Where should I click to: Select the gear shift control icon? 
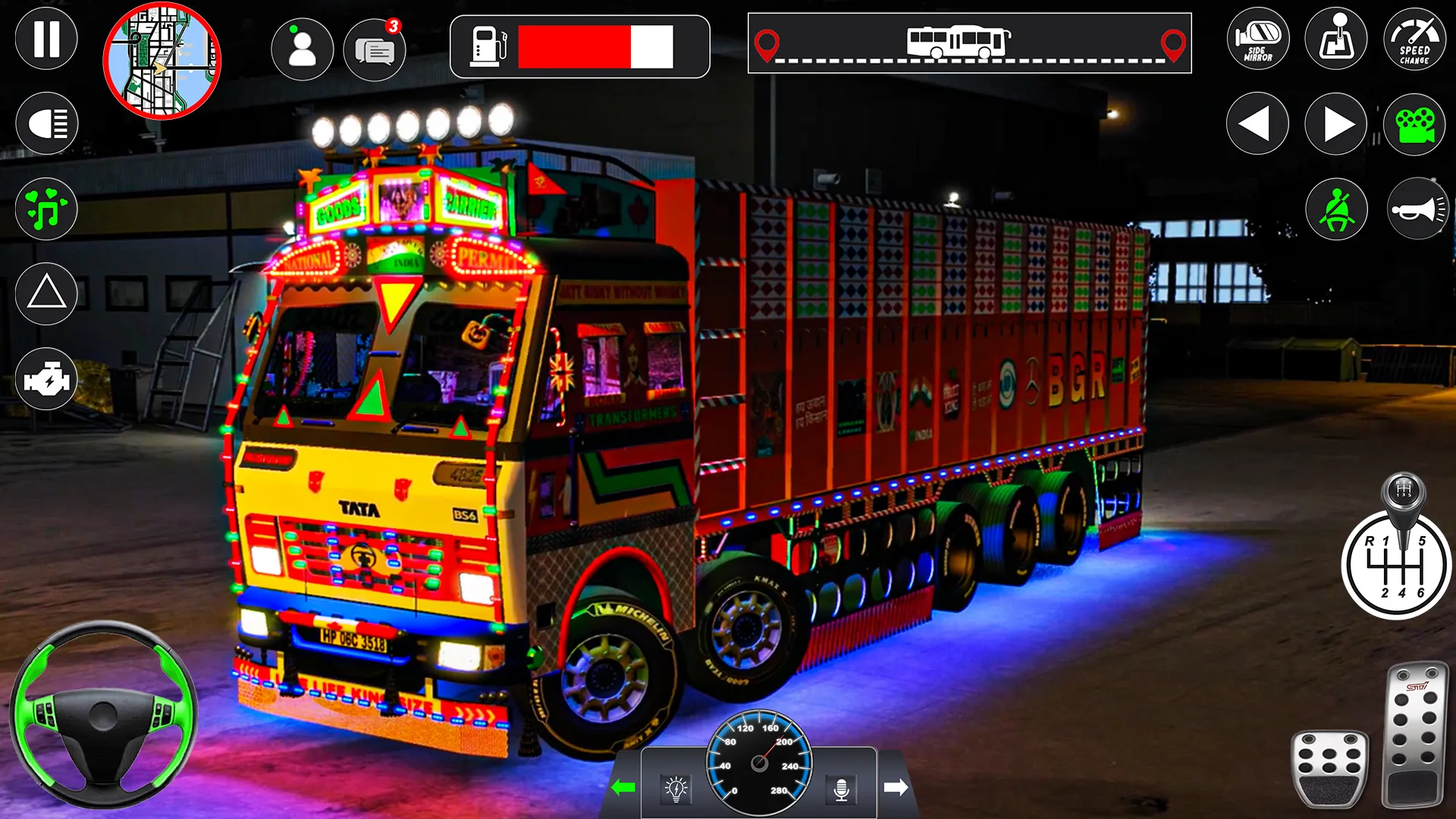click(x=1335, y=39)
